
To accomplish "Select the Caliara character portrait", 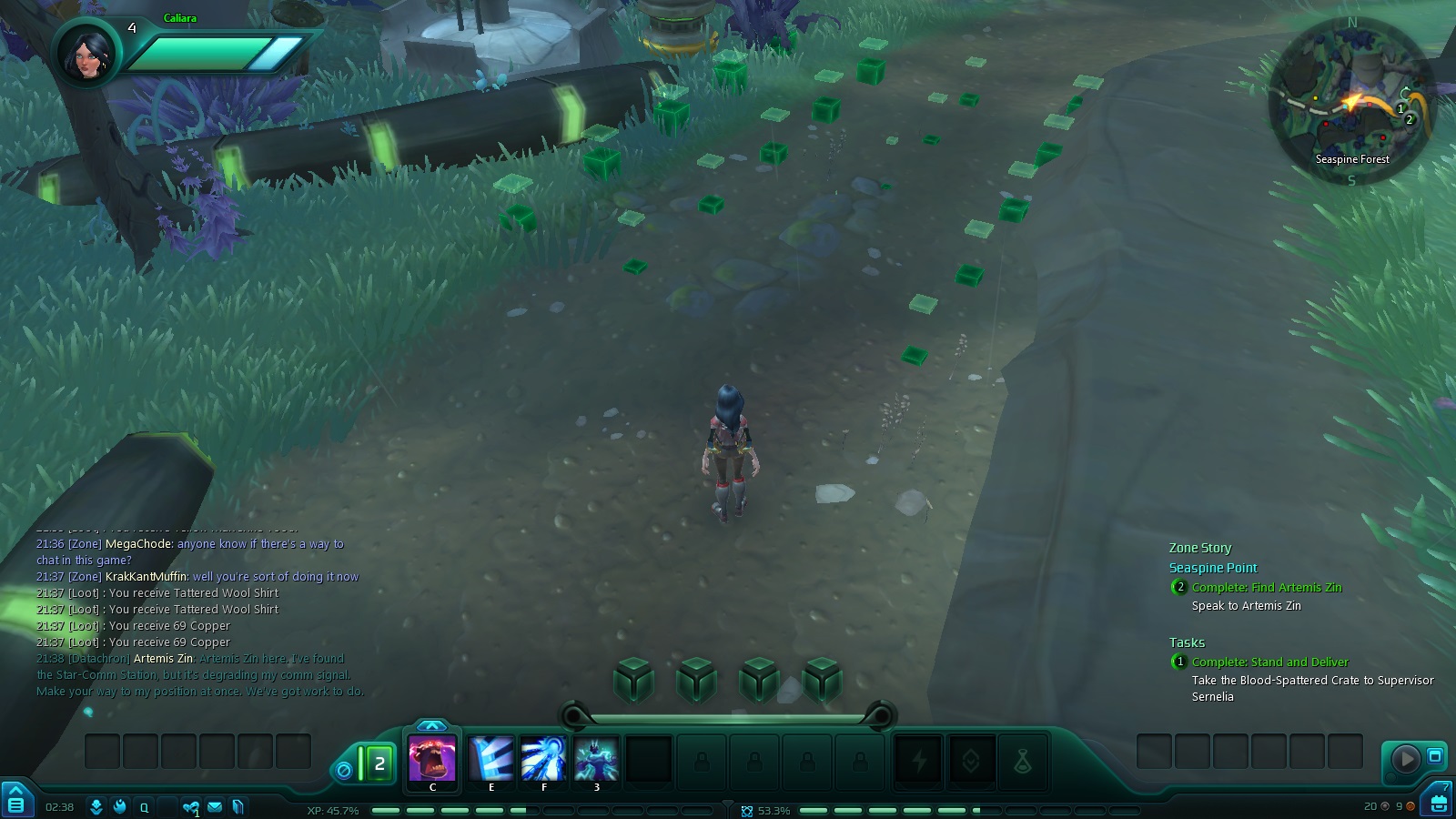I will point(87,52).
